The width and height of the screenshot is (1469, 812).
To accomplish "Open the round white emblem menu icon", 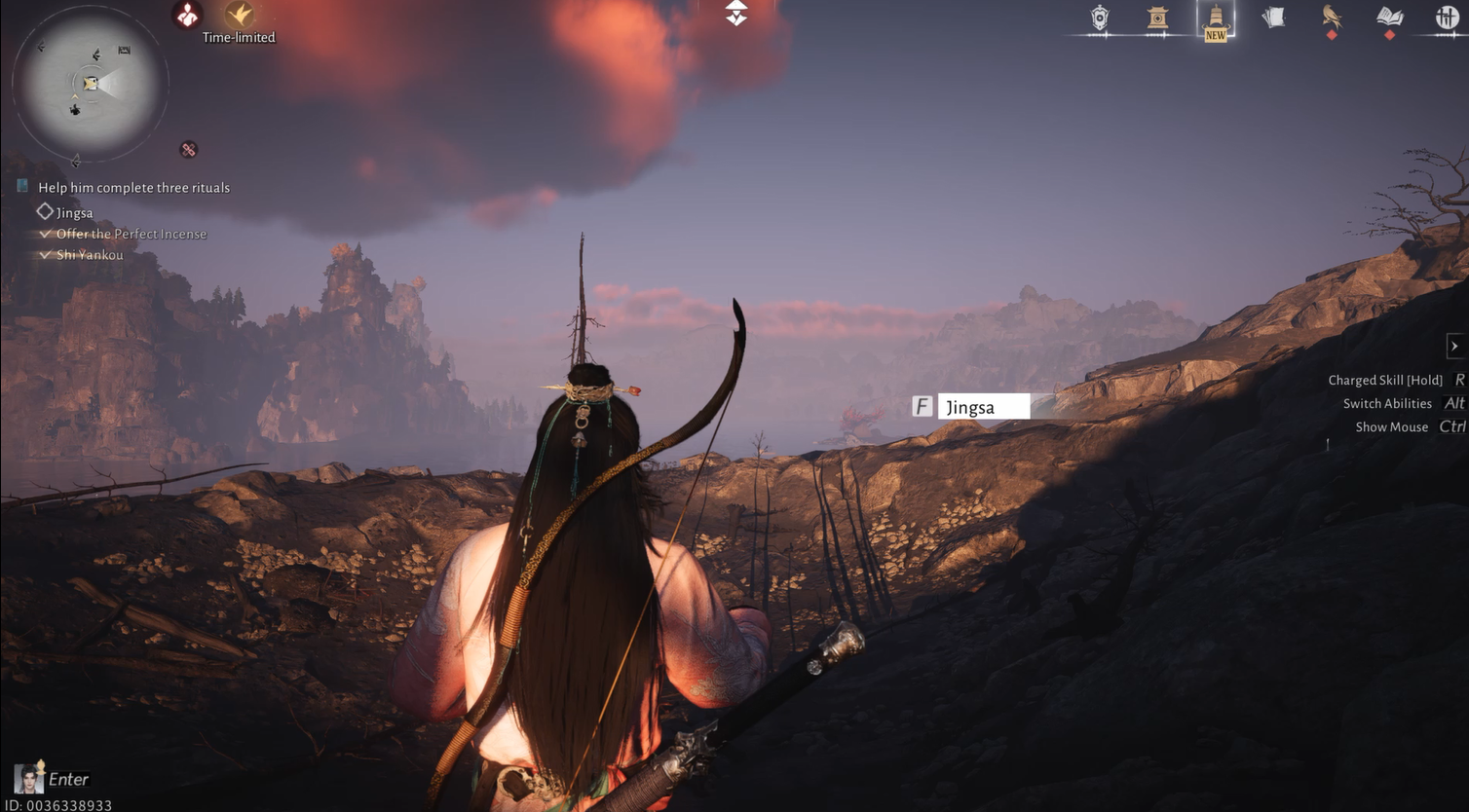I will coord(1447,18).
